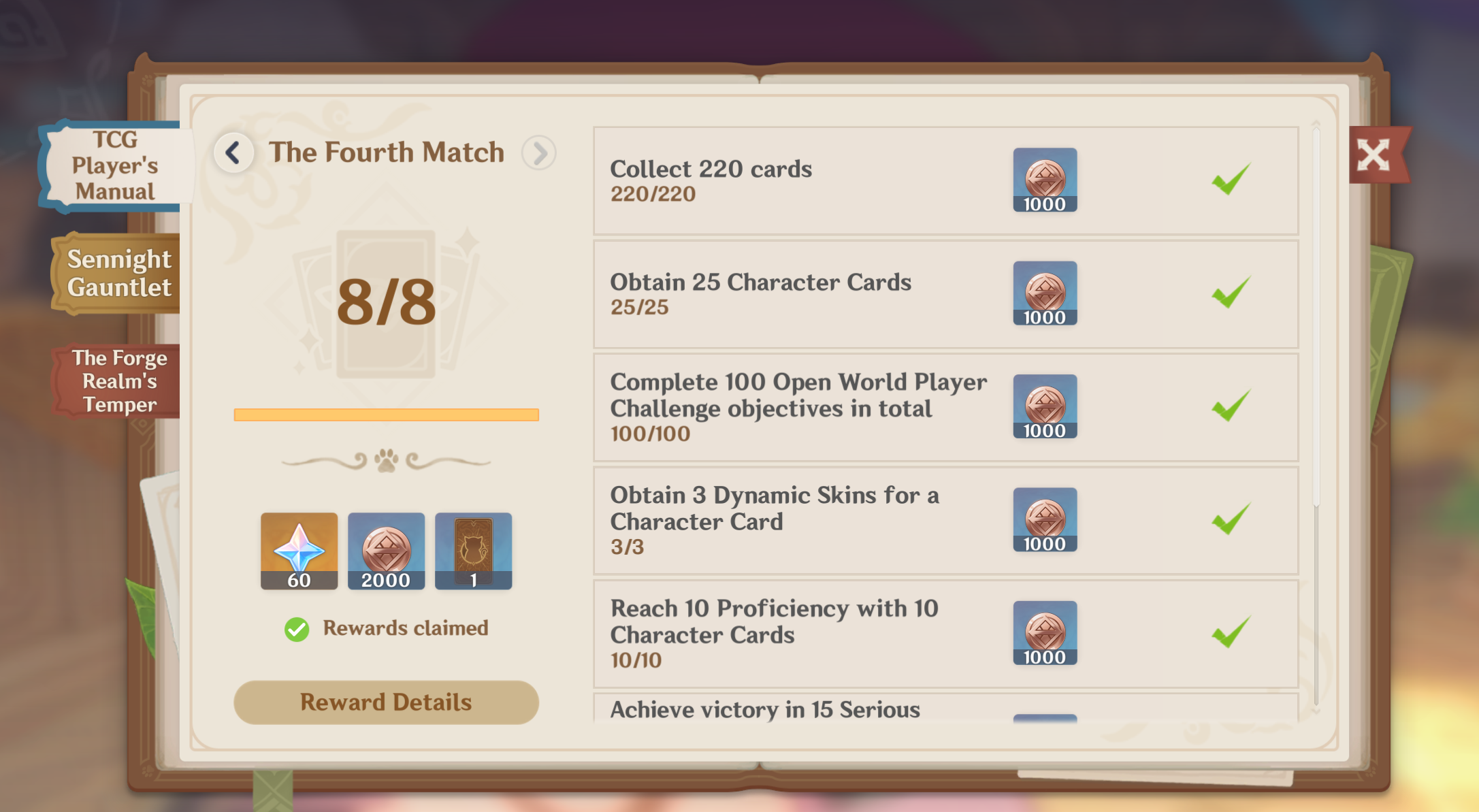The image size is (1479, 812).
Task: Open The Forge Realm's Temper section
Action: click(114, 381)
